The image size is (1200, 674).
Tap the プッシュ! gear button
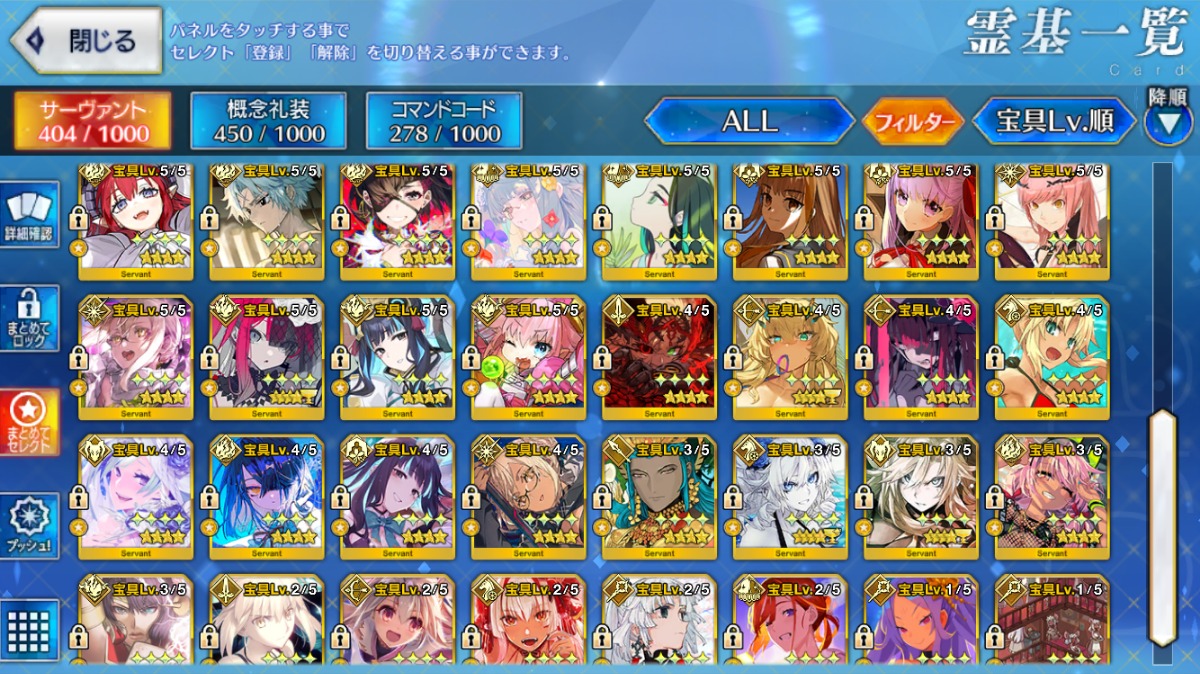point(30,526)
